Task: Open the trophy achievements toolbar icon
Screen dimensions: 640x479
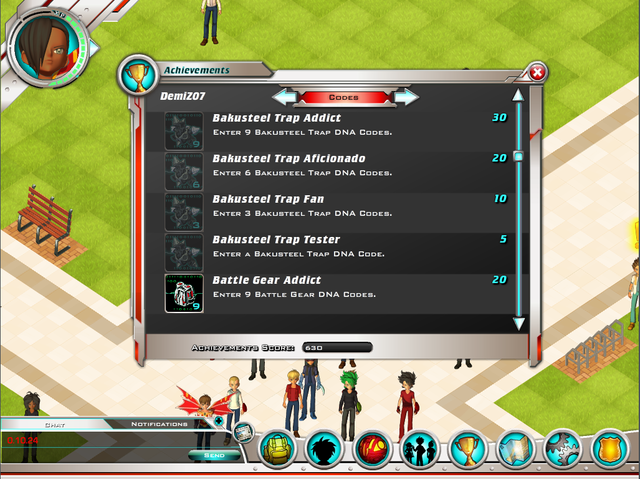Action: [468, 450]
